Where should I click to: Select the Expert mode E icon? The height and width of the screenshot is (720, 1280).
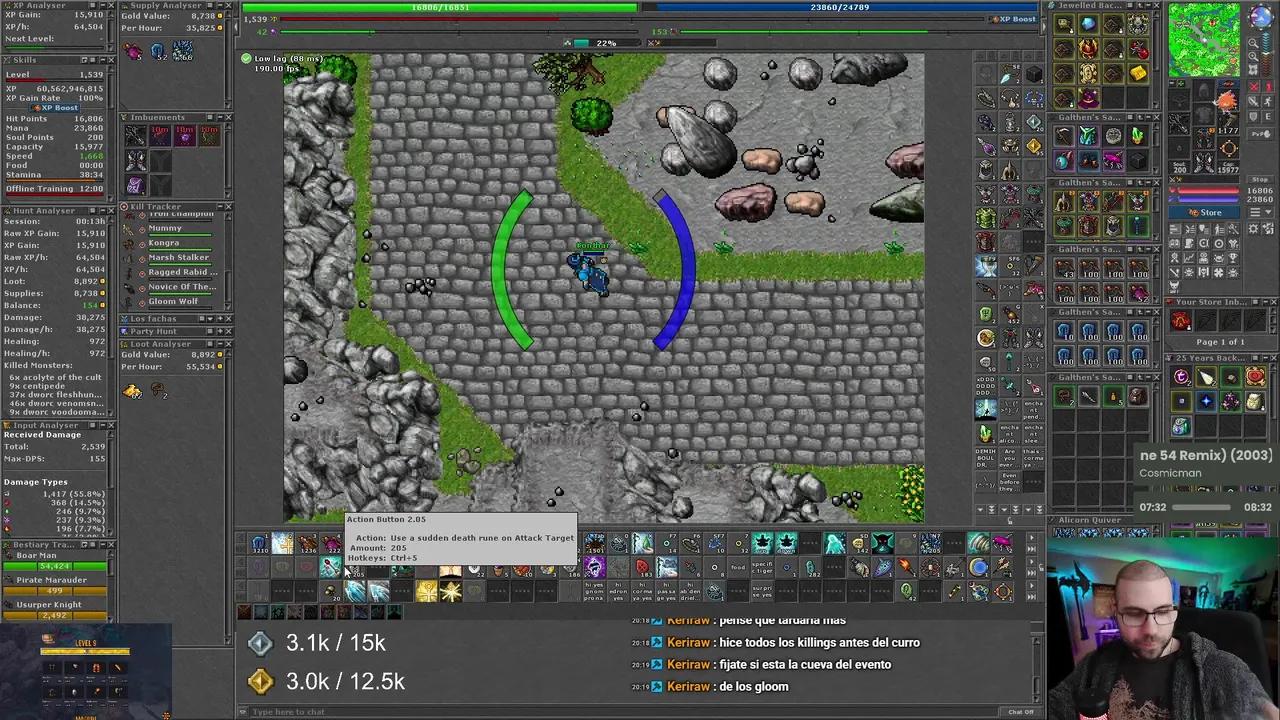[1267, 115]
